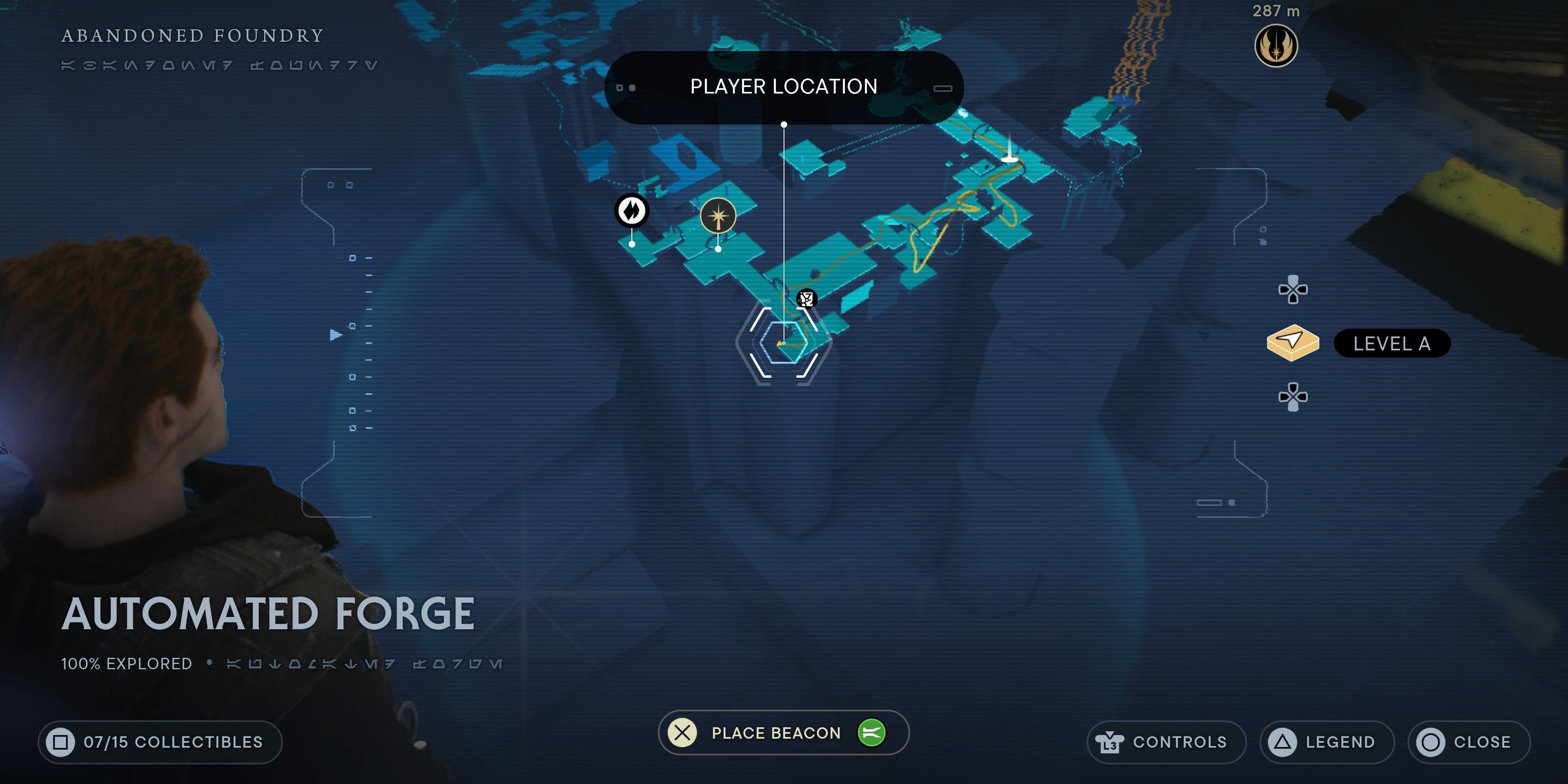Image resolution: width=1568 pixels, height=784 pixels.
Task: Click the flame marker on the map
Action: pyautogui.click(x=631, y=211)
